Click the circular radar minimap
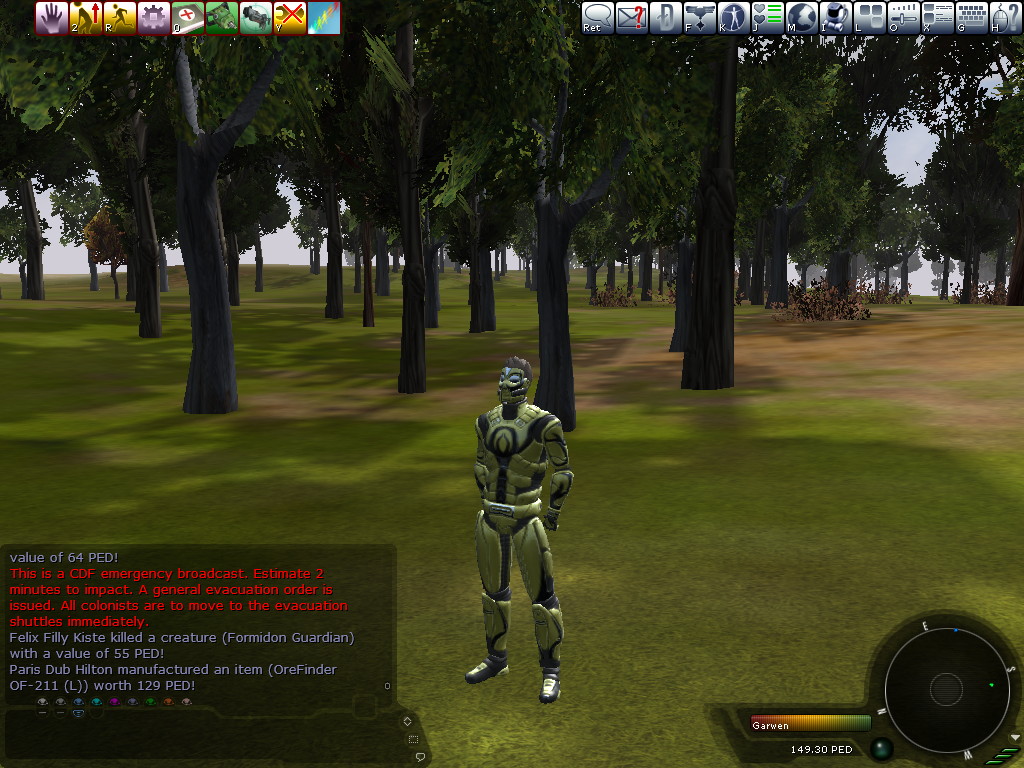The image size is (1024, 768). pyautogui.click(x=945, y=688)
